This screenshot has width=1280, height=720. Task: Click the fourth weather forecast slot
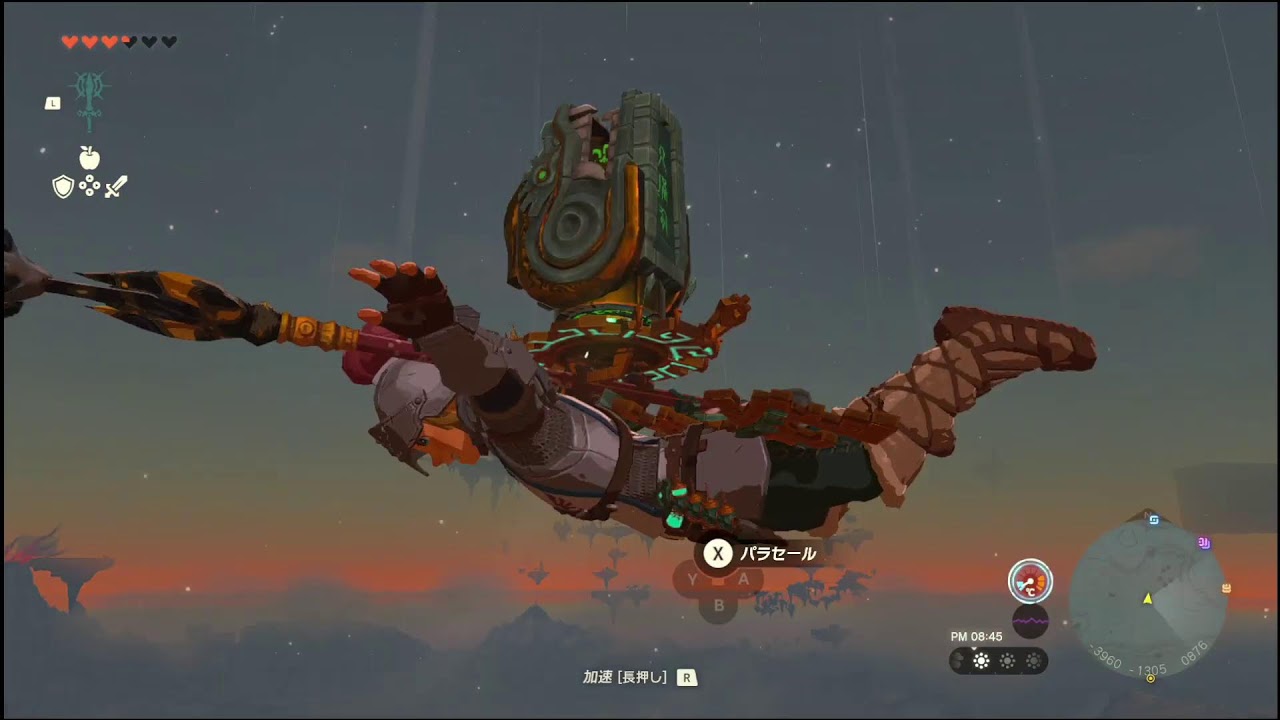tap(1034, 660)
